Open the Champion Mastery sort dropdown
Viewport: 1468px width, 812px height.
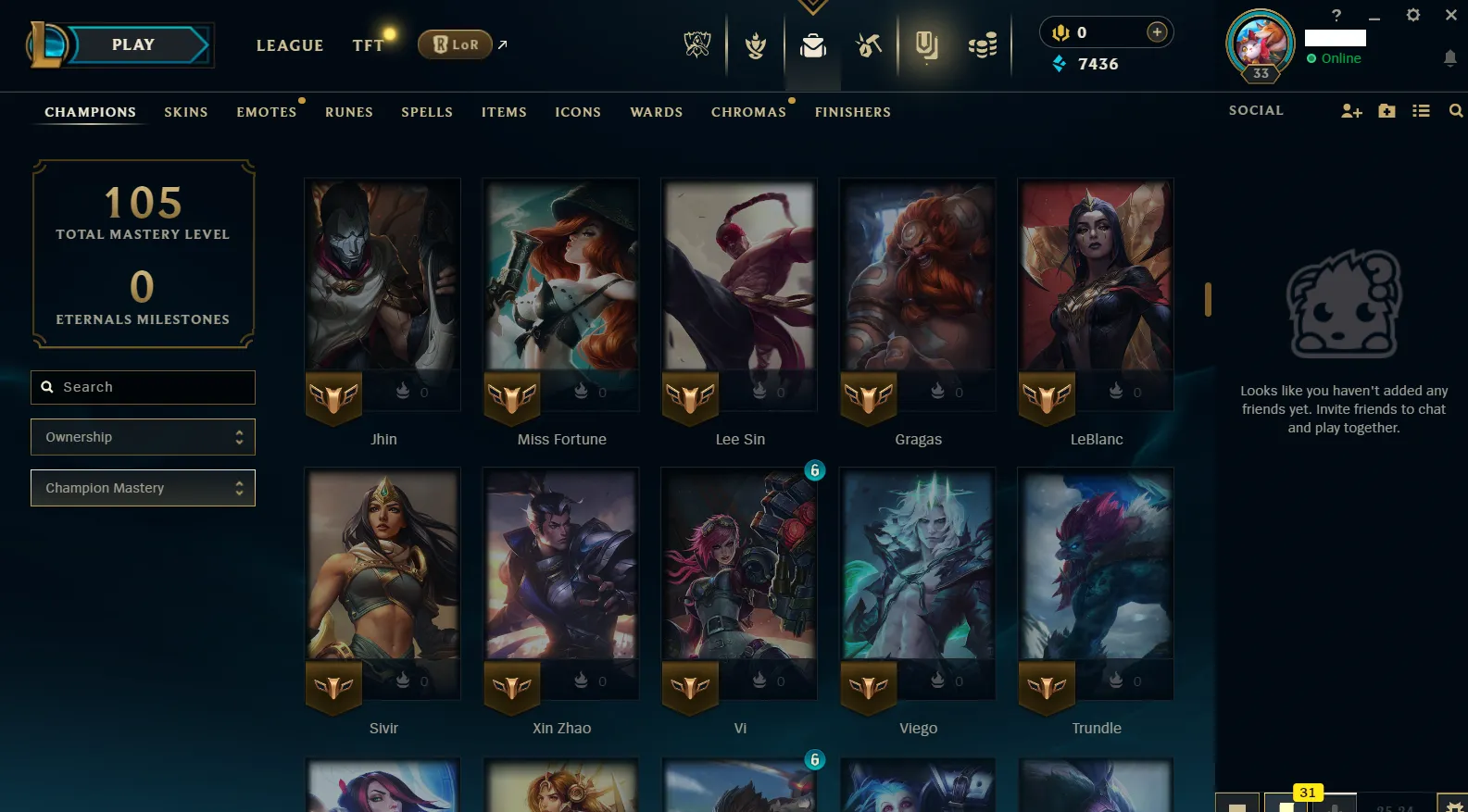[143, 488]
